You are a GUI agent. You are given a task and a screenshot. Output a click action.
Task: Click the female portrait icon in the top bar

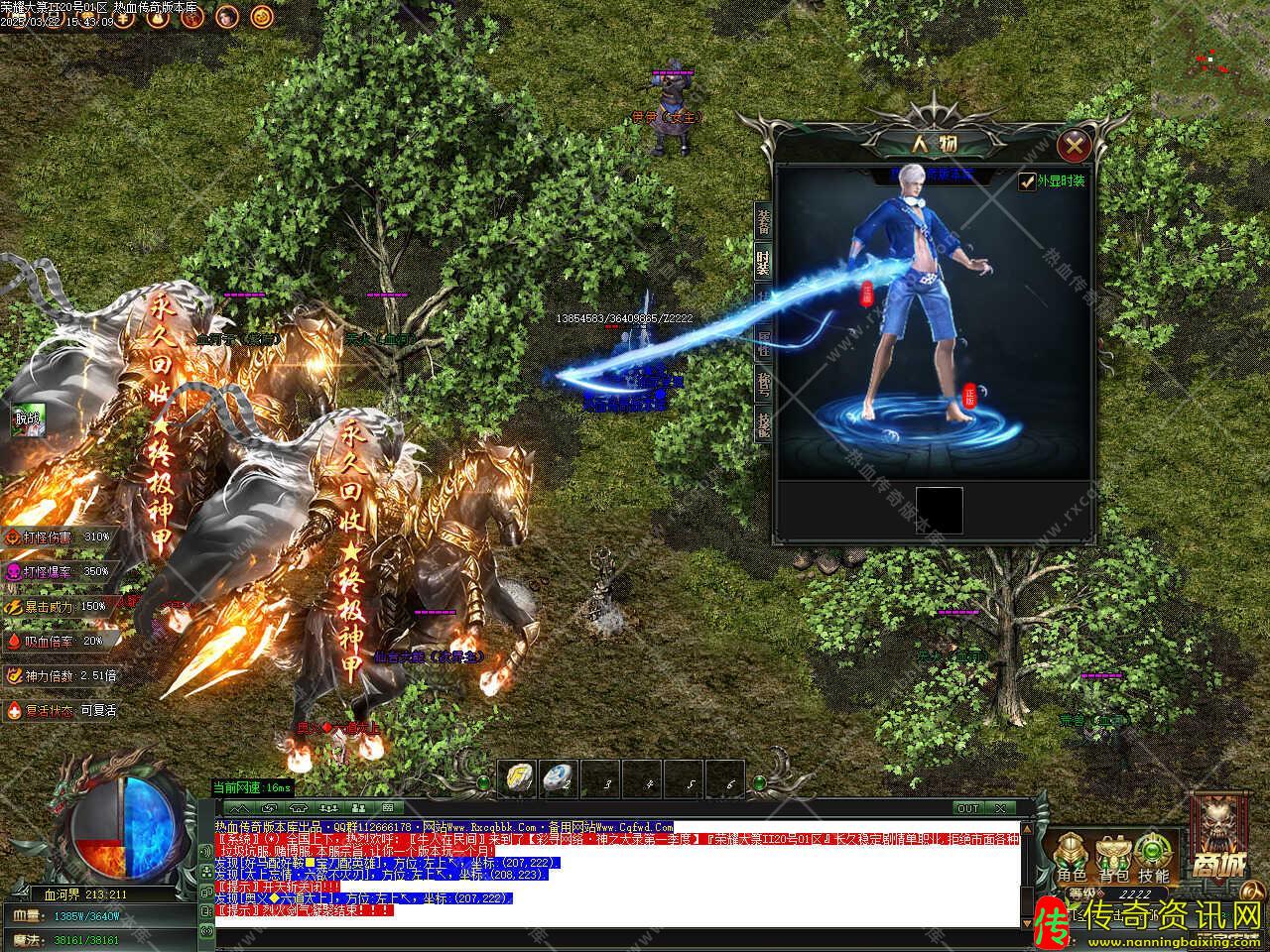pyautogui.click(x=226, y=17)
